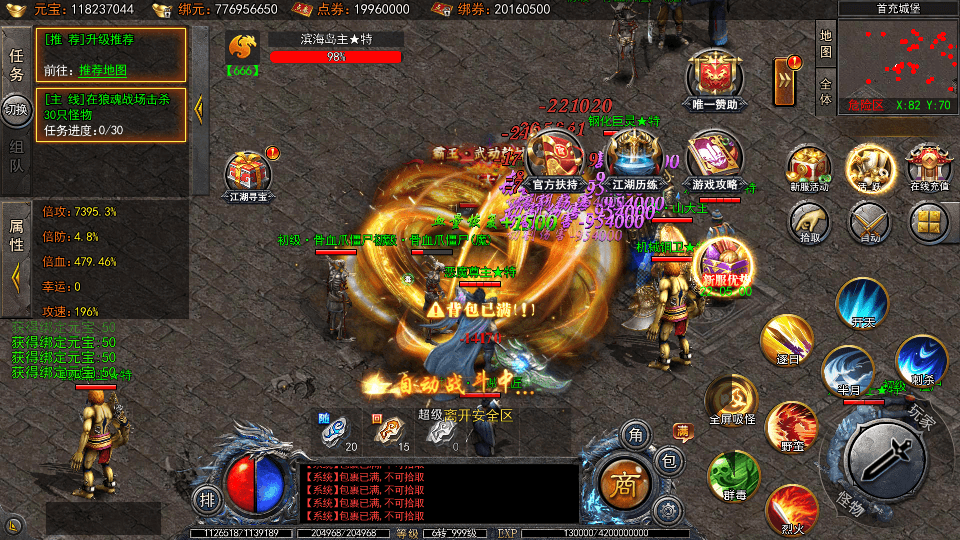Open the 江湖寻宝 treasure hunt gift icon

(x=246, y=172)
